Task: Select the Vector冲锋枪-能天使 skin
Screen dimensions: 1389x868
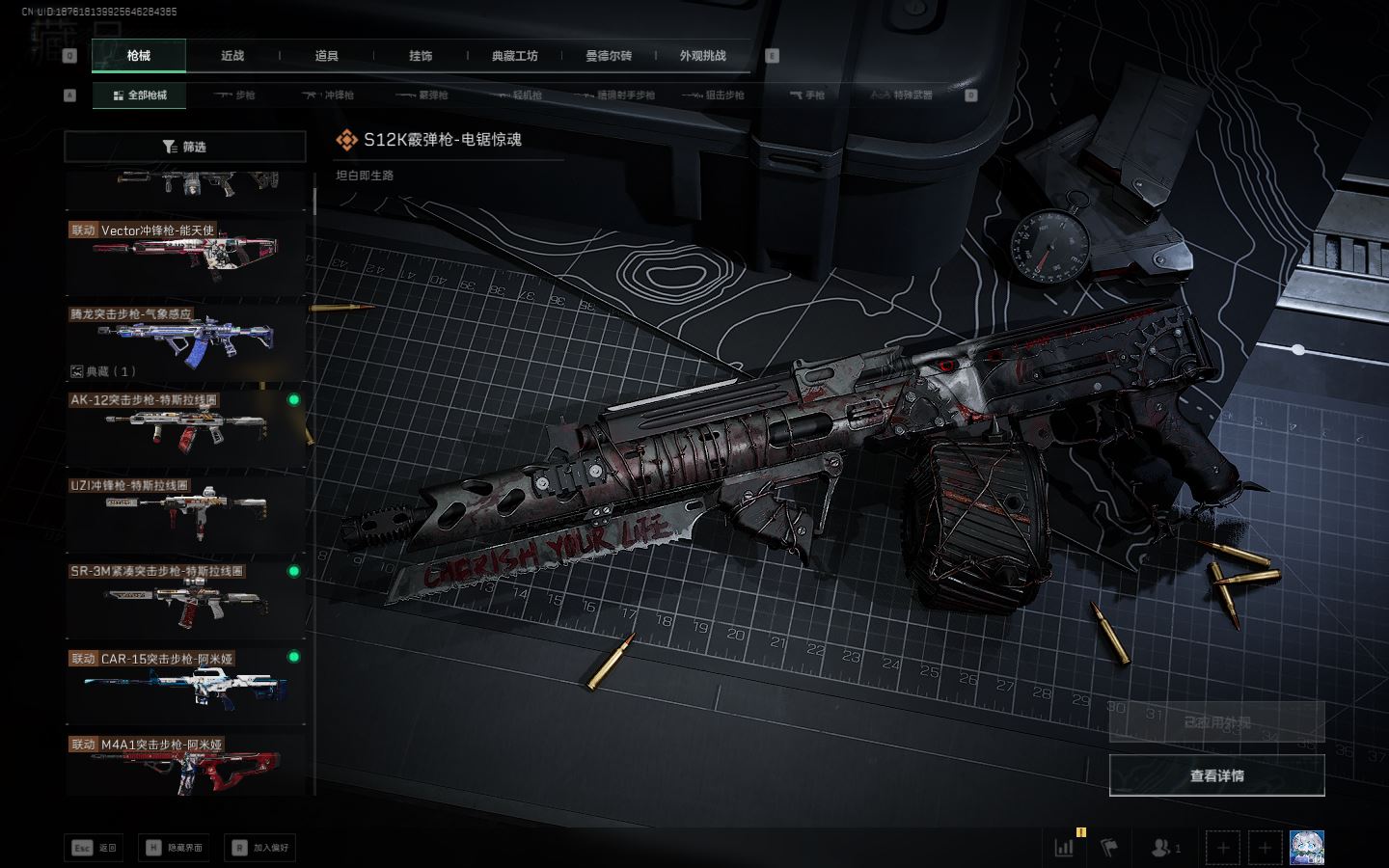Action: pos(185,256)
